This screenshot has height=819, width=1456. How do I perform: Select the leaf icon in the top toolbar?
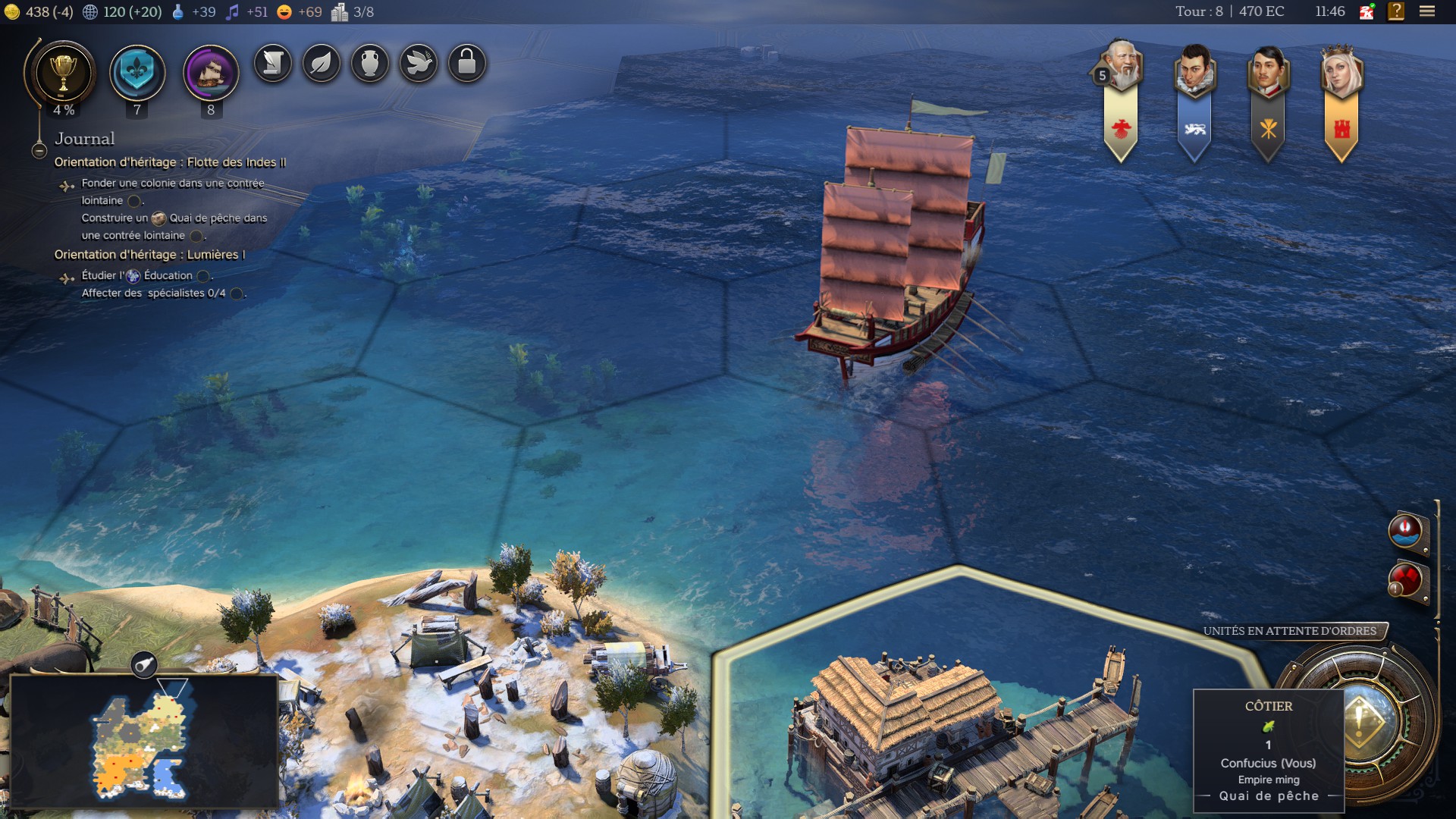point(321,64)
